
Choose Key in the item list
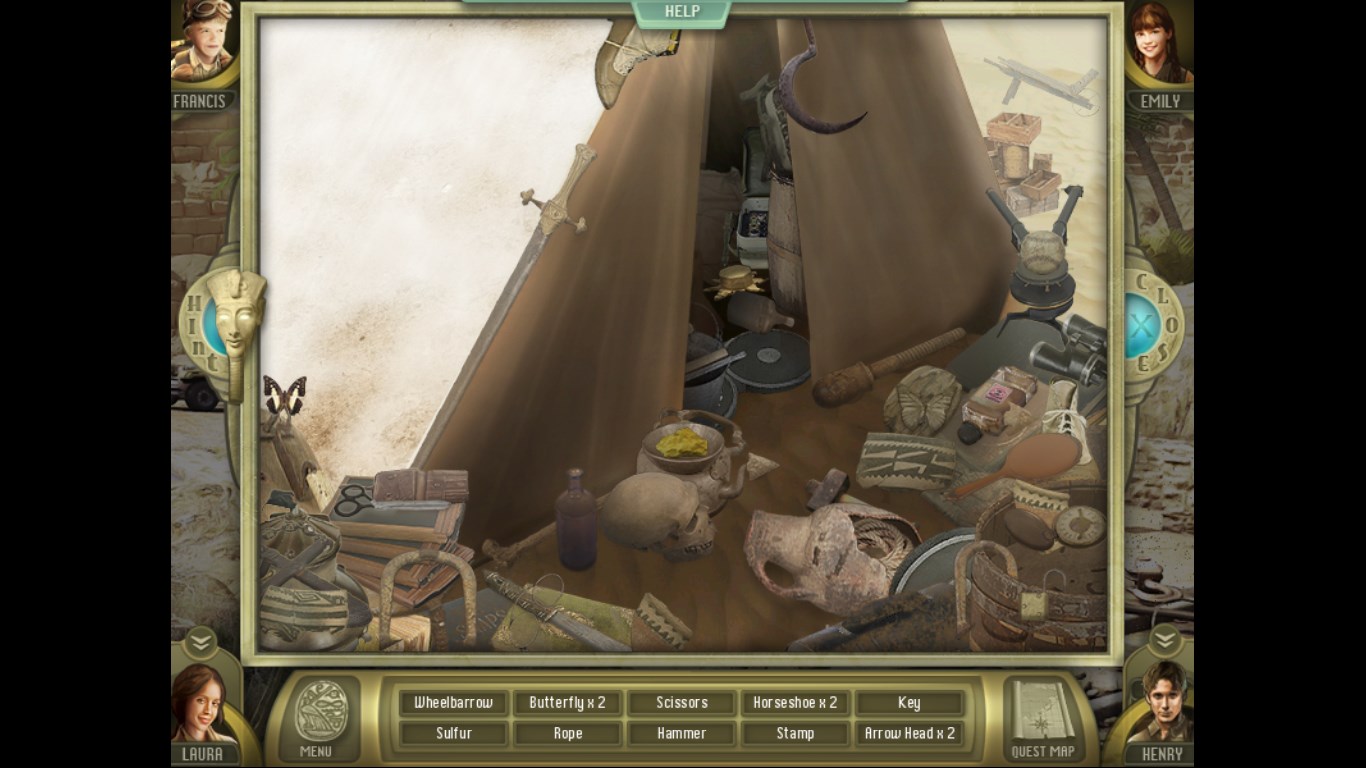(909, 703)
